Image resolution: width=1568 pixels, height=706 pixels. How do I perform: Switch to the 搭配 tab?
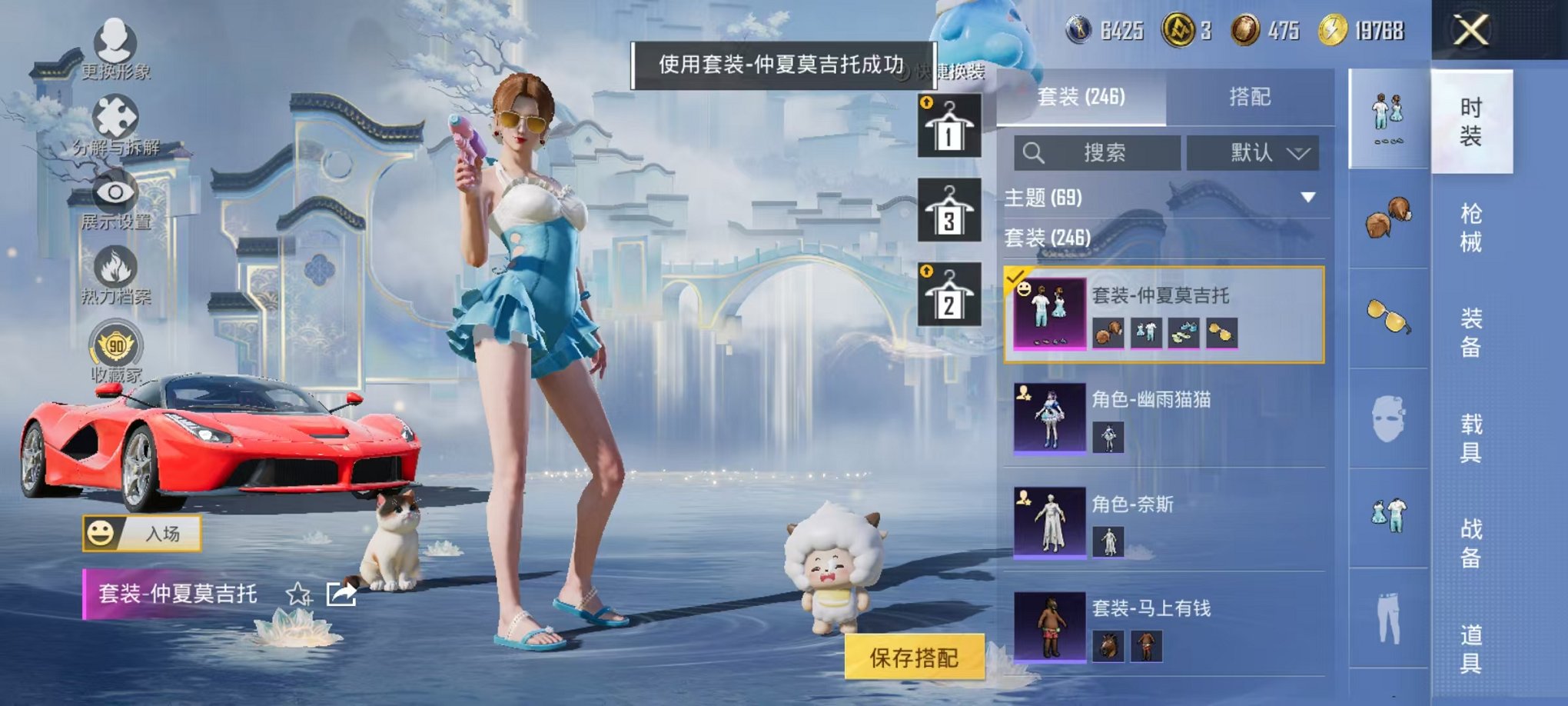point(1249,98)
